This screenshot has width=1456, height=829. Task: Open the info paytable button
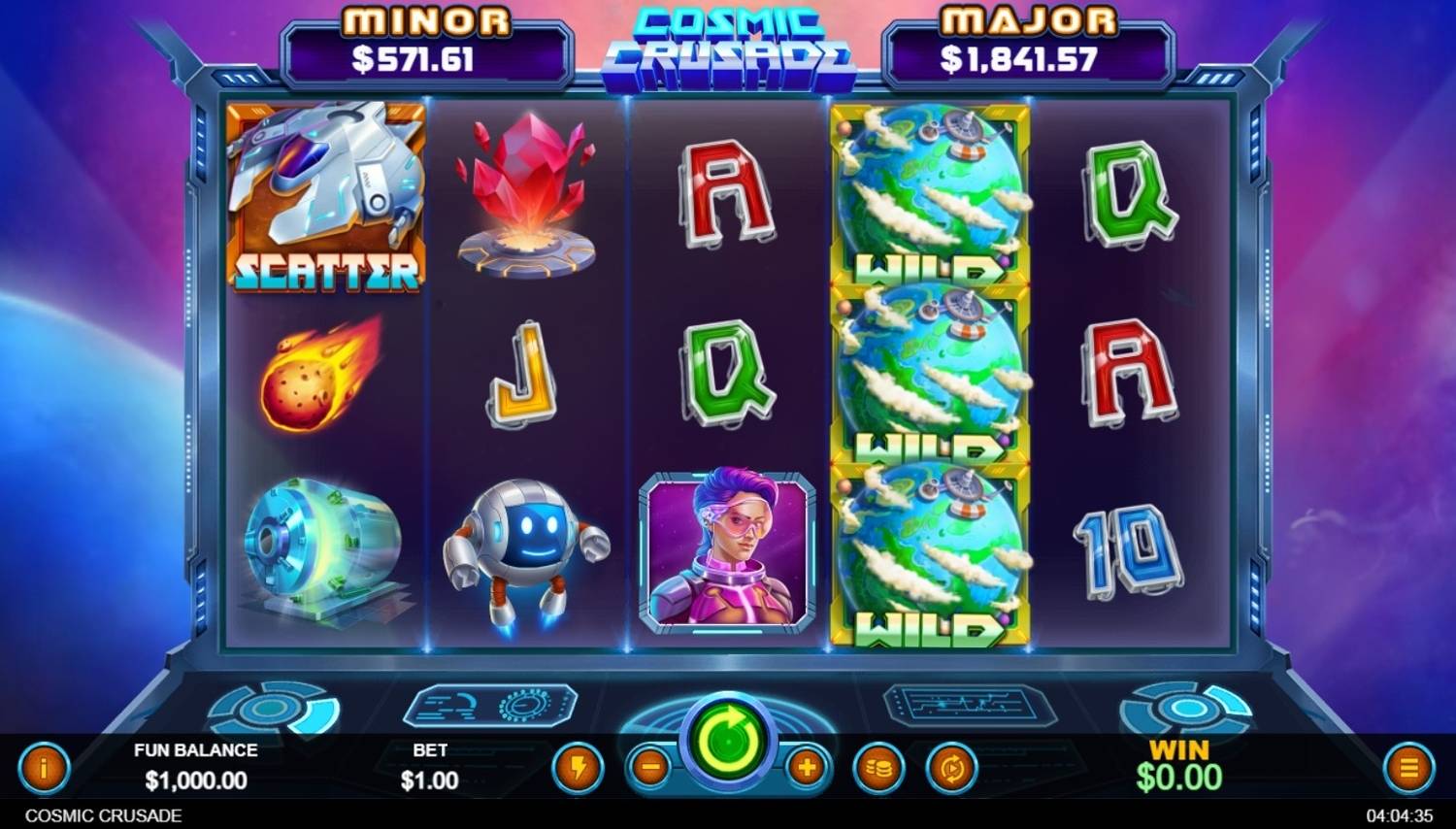44,769
